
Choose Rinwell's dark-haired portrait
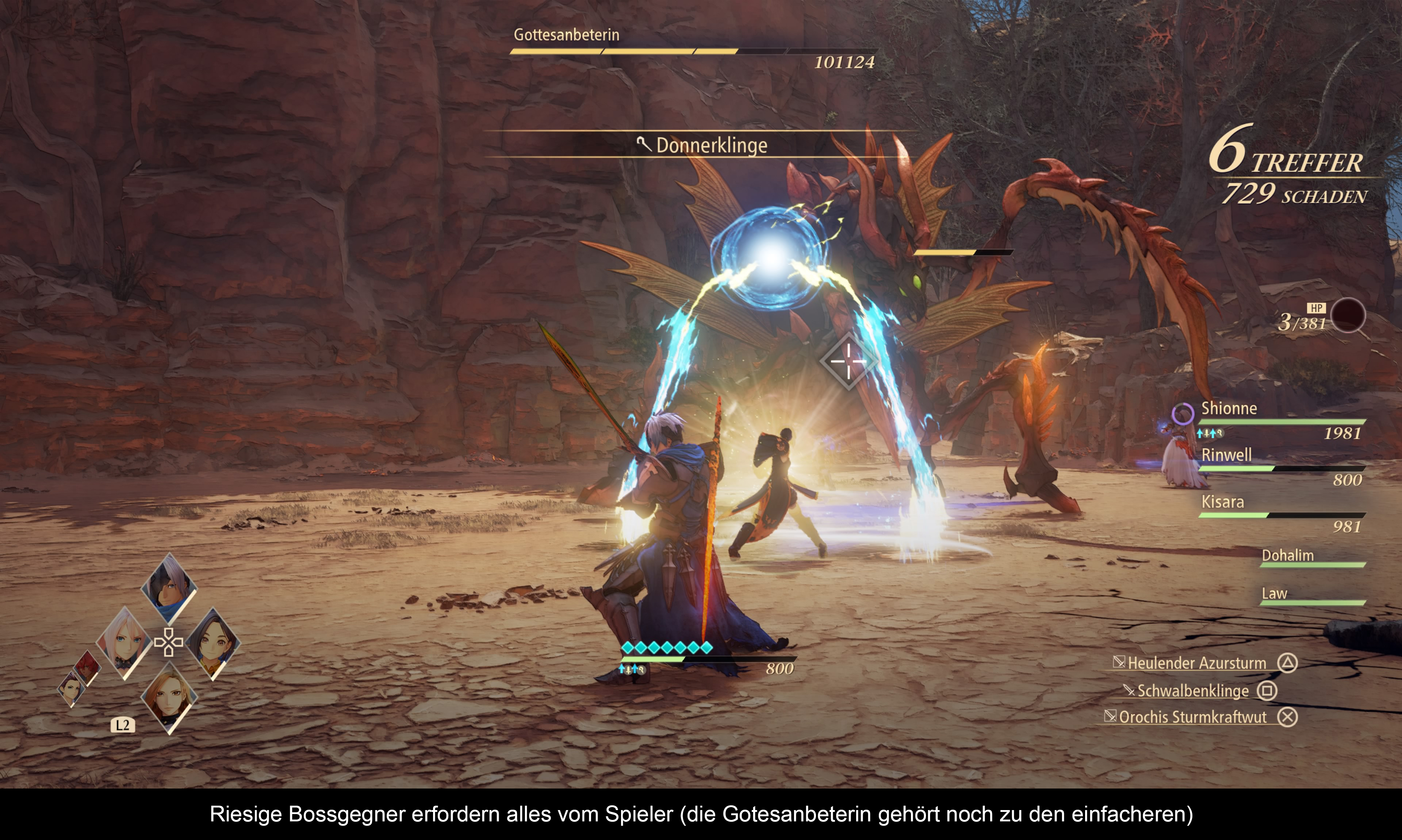(x=213, y=643)
